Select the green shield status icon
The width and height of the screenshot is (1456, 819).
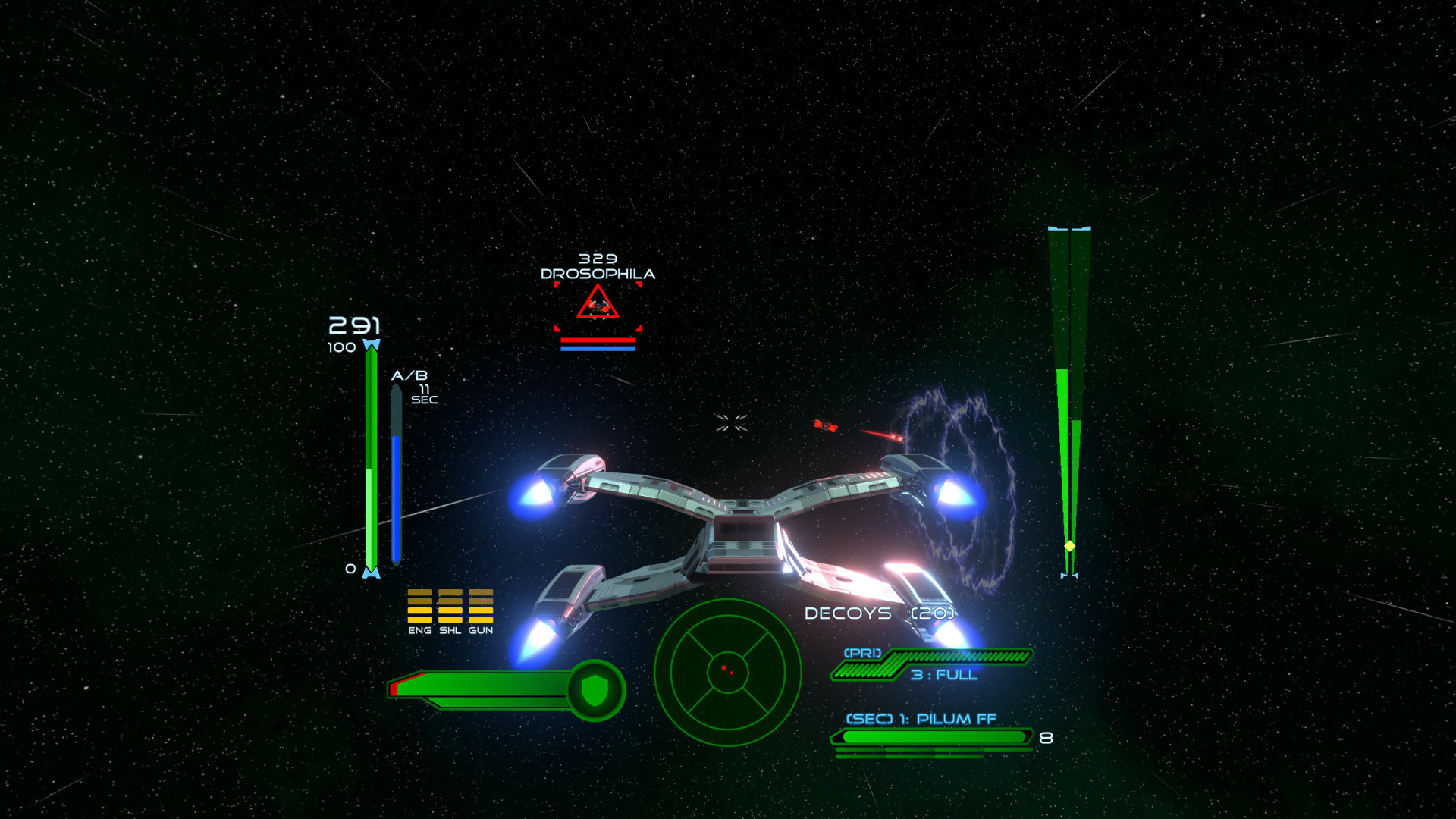[596, 689]
